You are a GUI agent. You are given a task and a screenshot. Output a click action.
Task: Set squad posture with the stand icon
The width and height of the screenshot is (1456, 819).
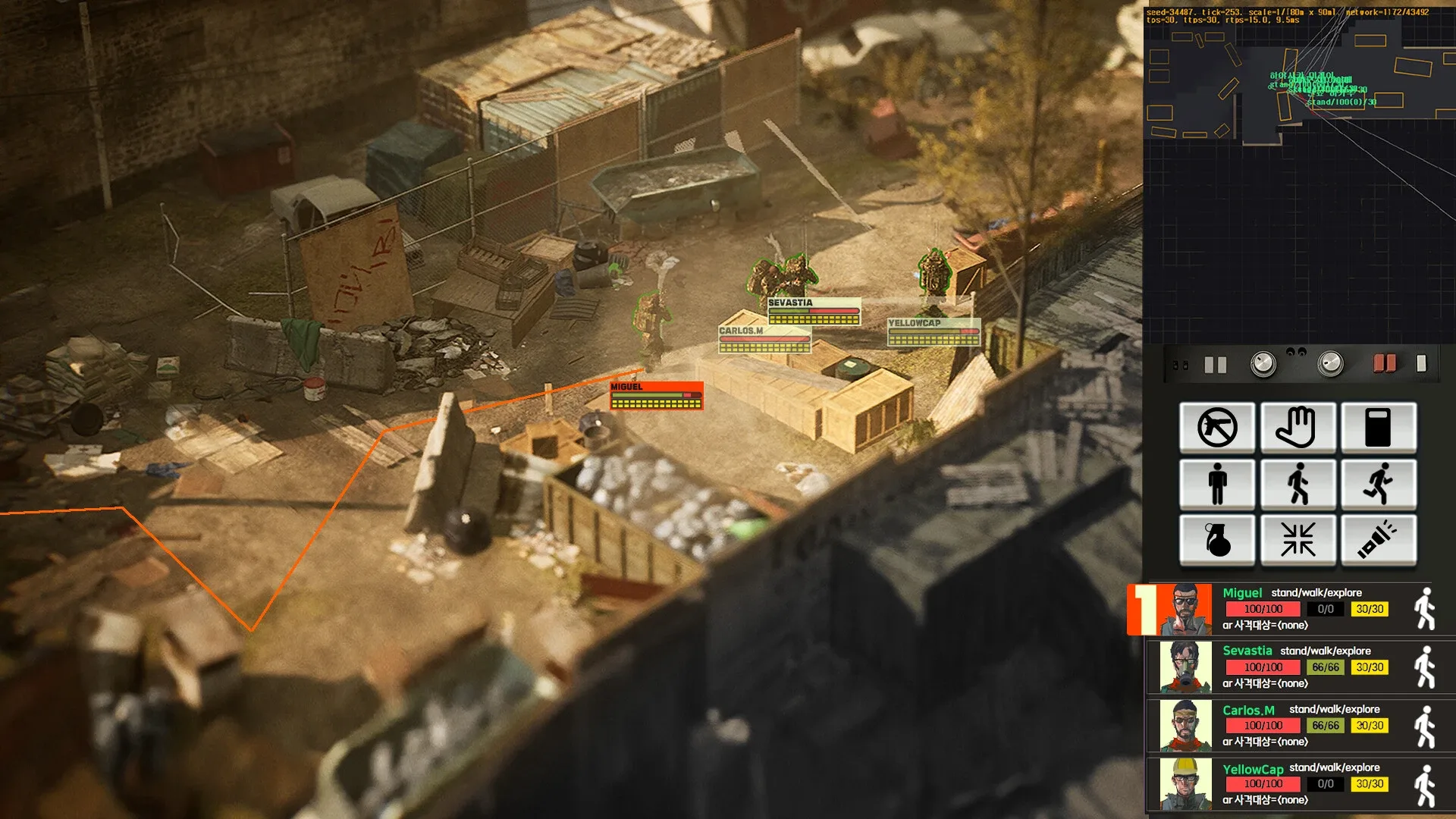(x=1217, y=485)
